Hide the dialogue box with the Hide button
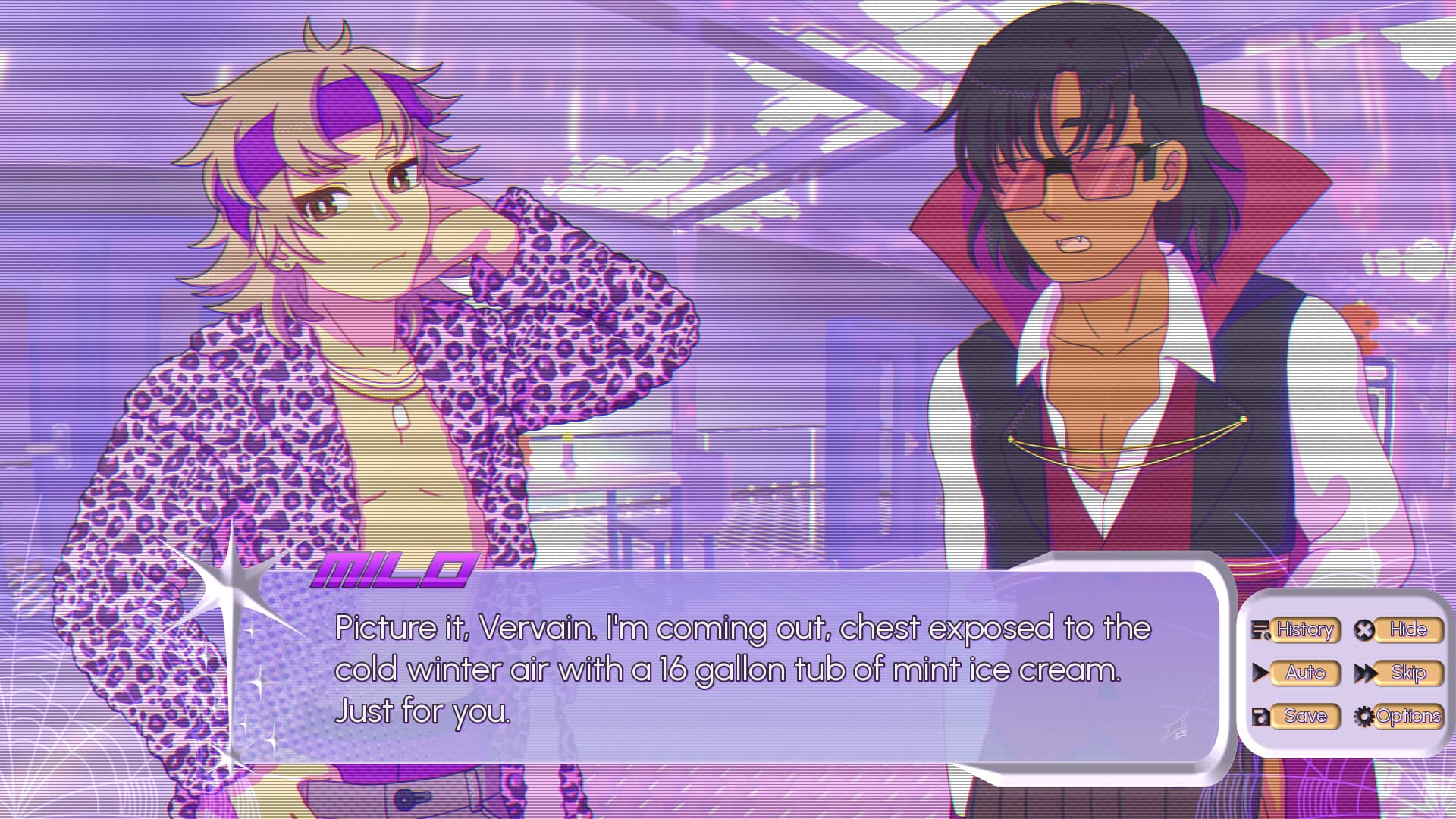 click(1407, 629)
